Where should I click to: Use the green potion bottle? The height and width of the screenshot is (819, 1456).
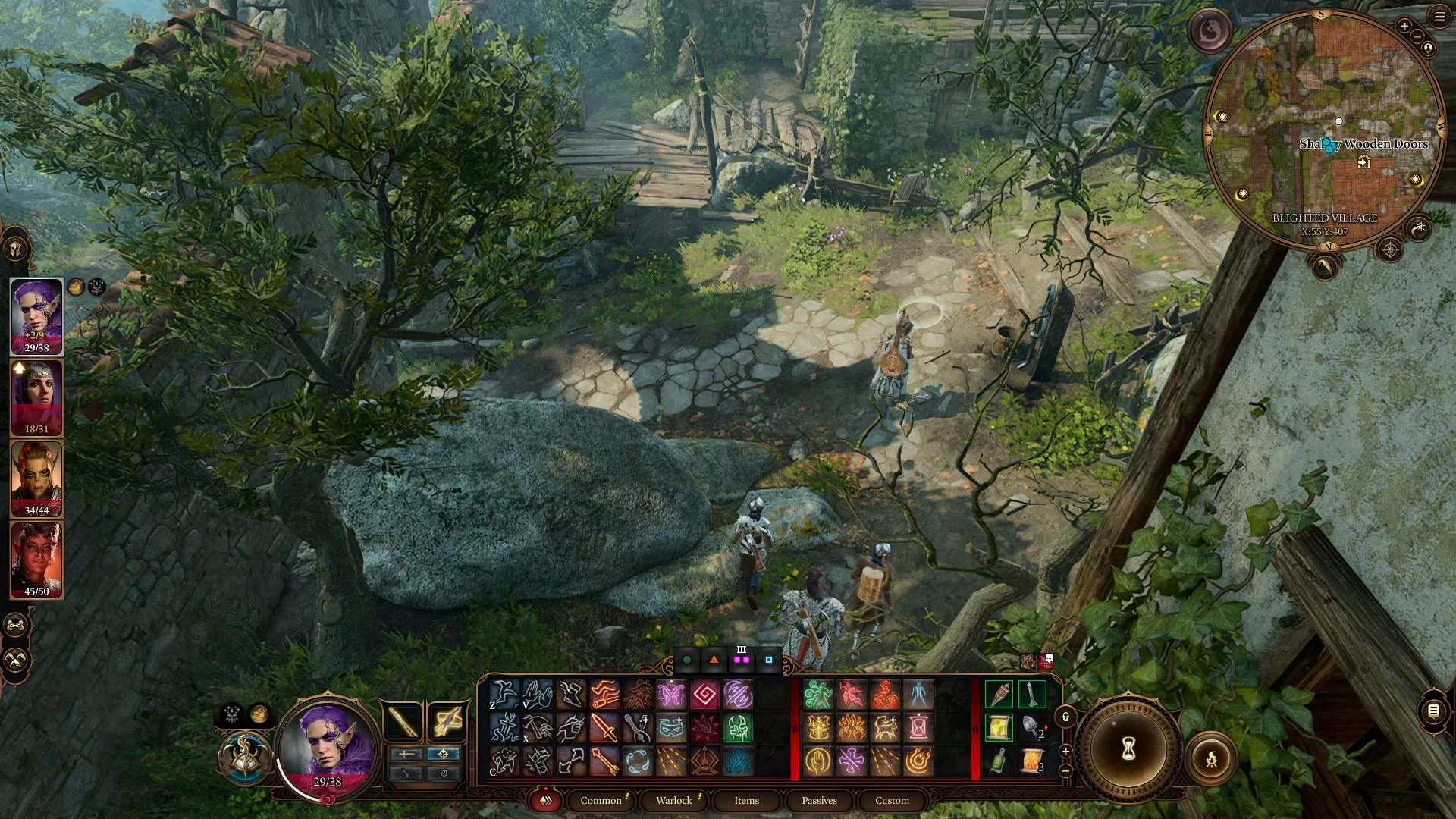point(999,761)
